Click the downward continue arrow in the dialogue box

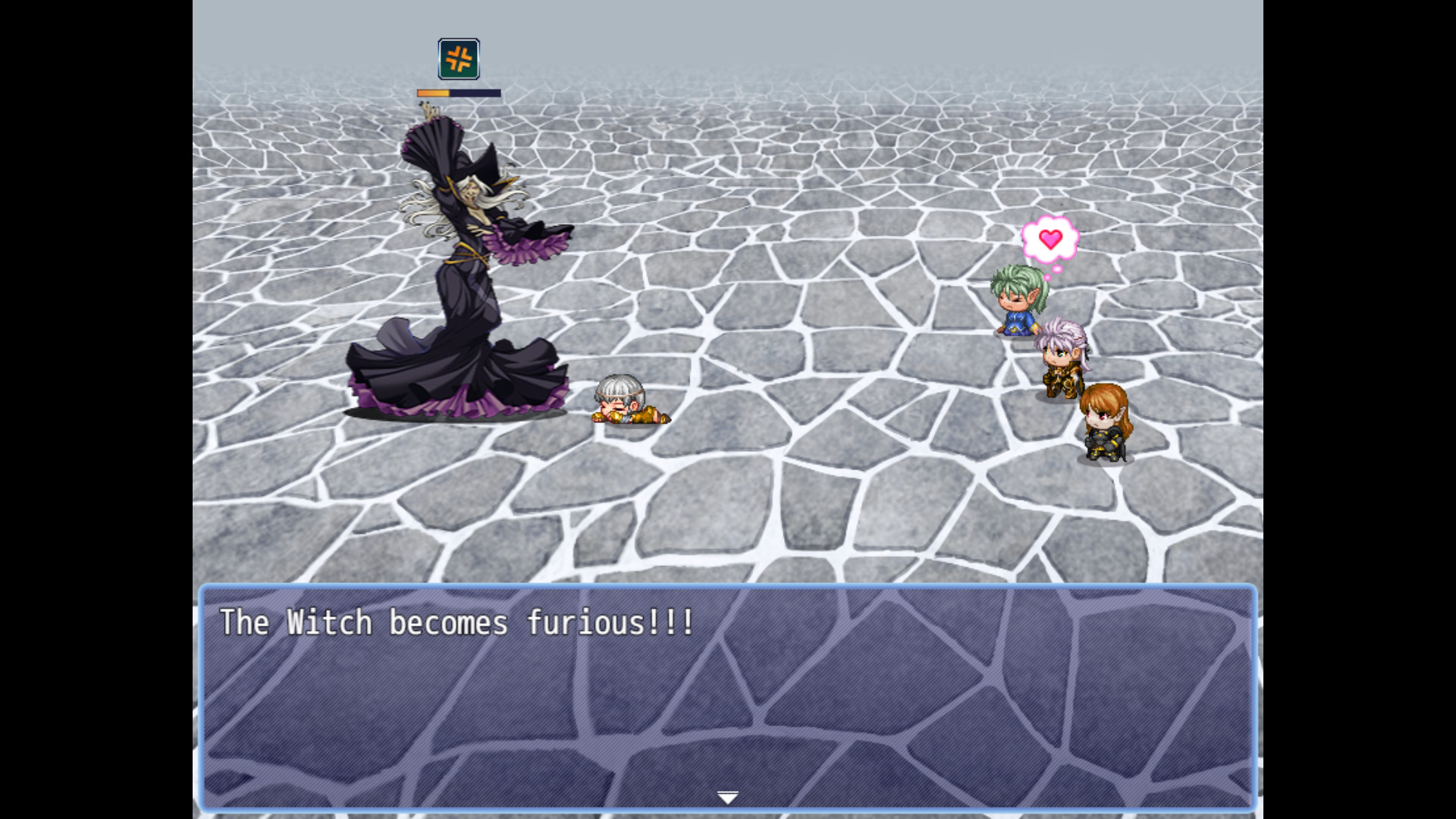[x=727, y=796]
